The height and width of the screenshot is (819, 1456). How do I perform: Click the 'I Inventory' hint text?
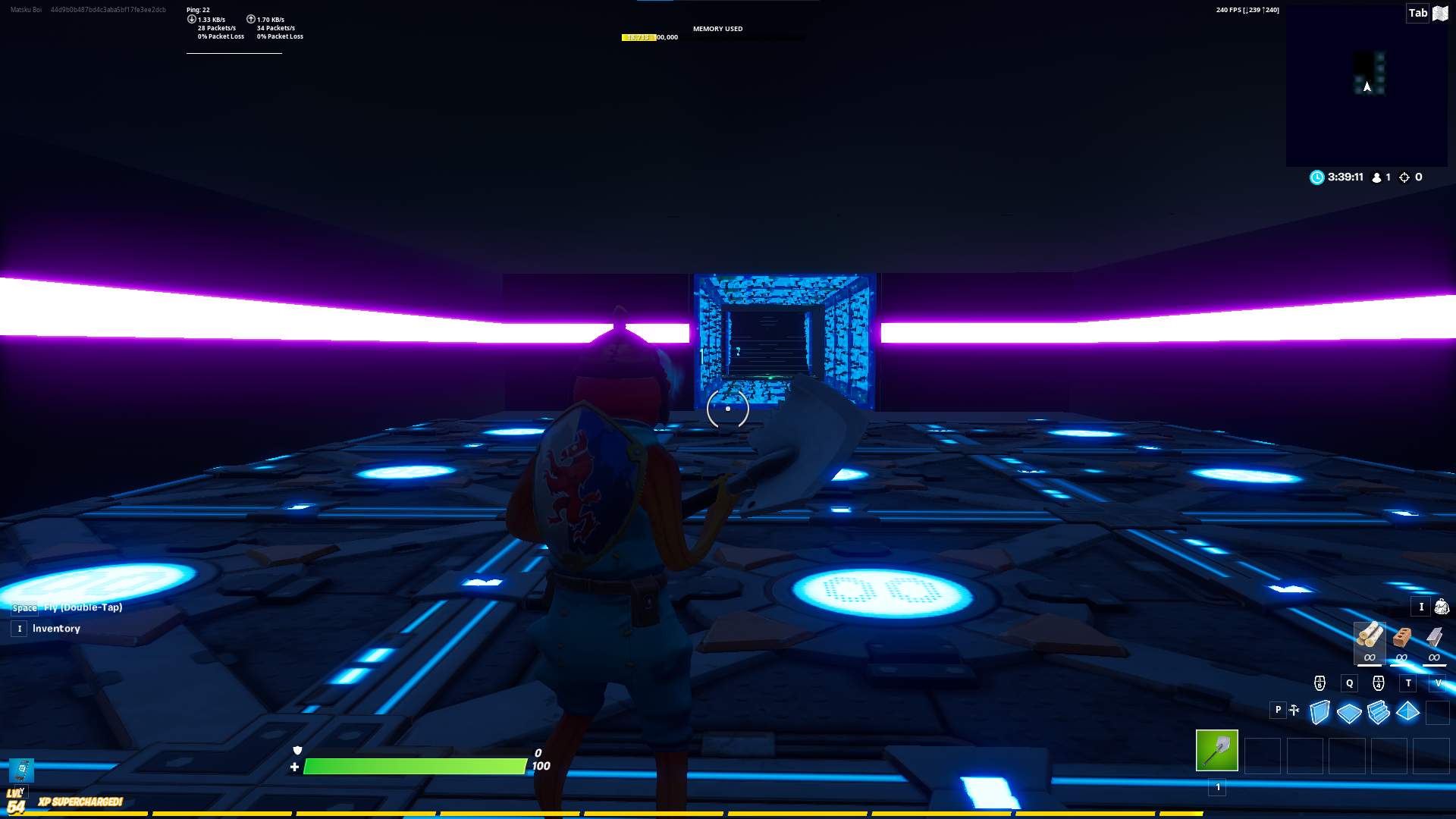pos(55,628)
